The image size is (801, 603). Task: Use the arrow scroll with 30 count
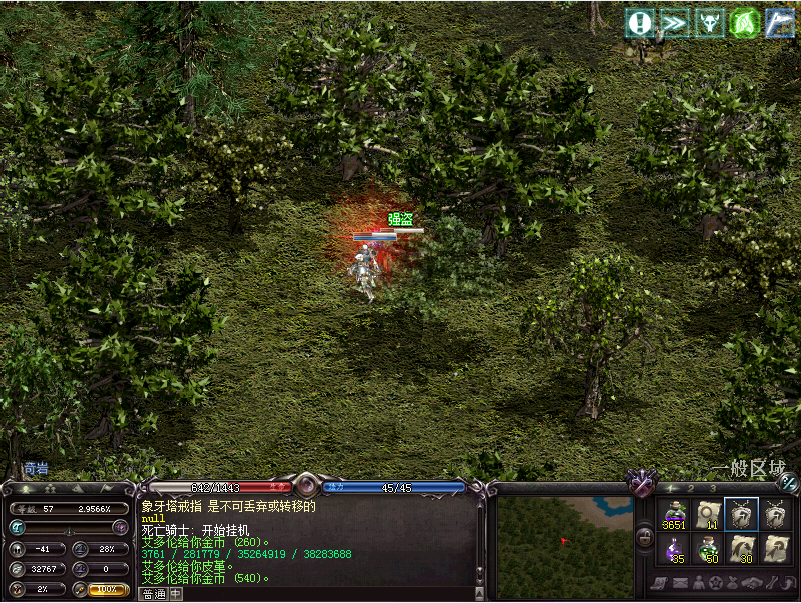point(742,548)
